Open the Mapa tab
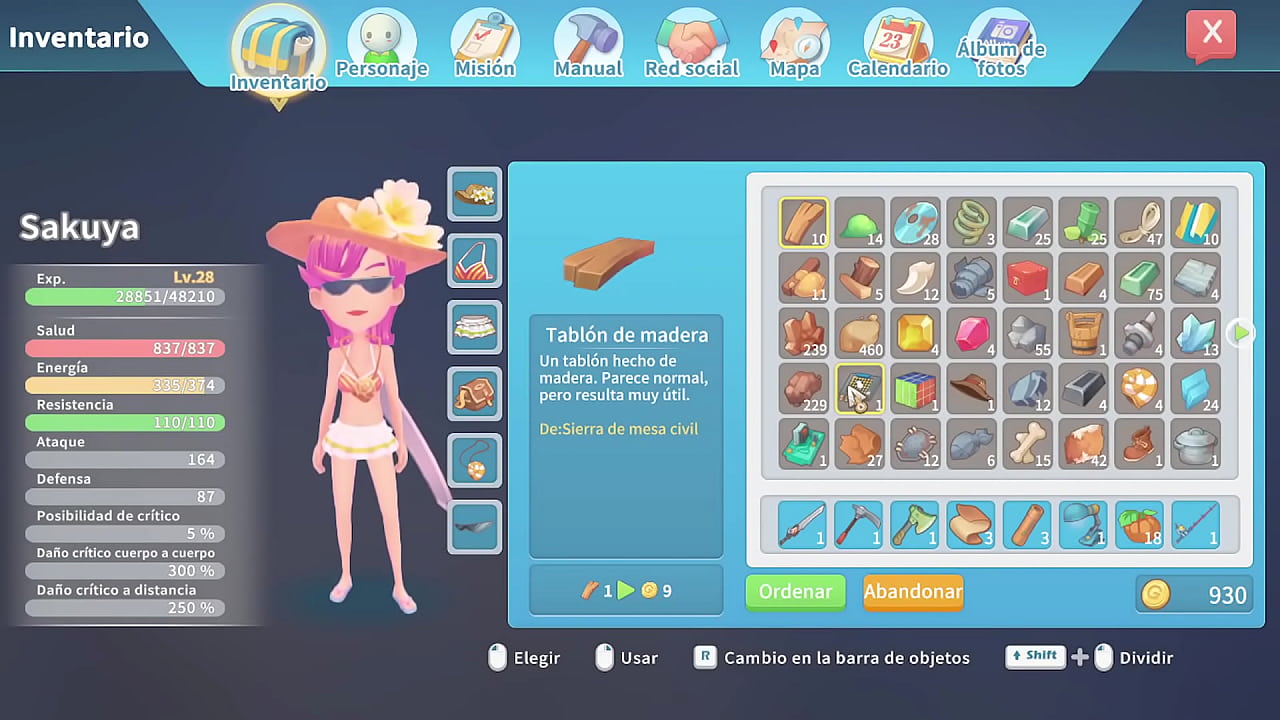This screenshot has width=1280, height=720. [x=795, y=45]
